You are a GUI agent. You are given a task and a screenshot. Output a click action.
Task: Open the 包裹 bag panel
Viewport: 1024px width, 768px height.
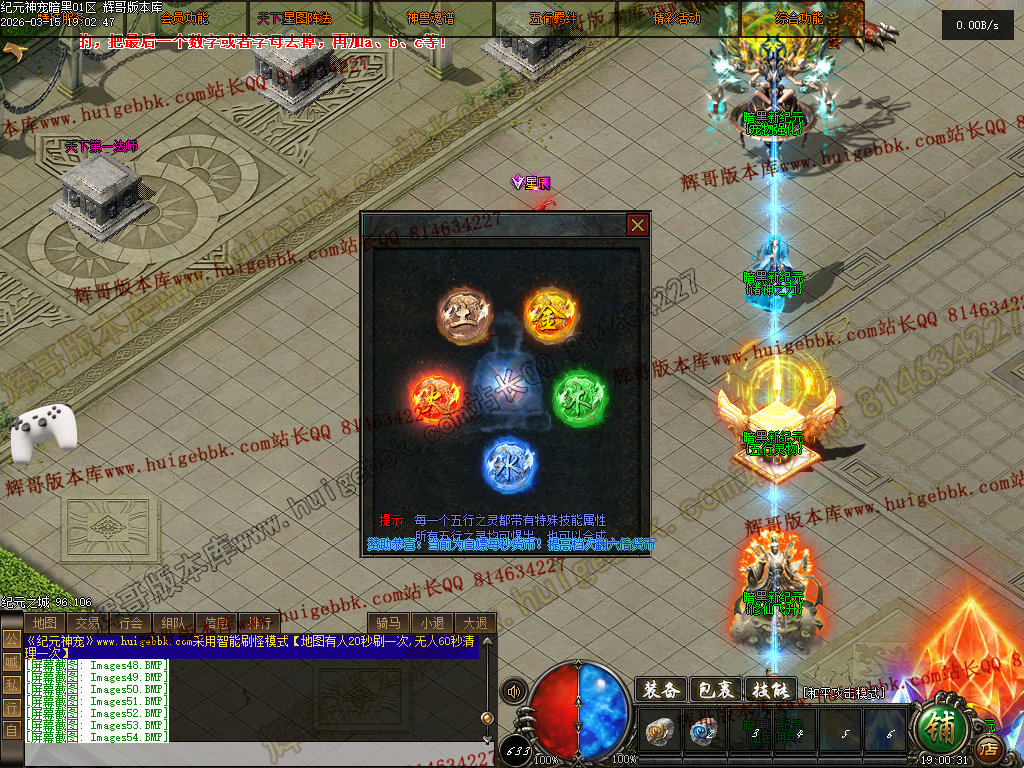(x=715, y=690)
